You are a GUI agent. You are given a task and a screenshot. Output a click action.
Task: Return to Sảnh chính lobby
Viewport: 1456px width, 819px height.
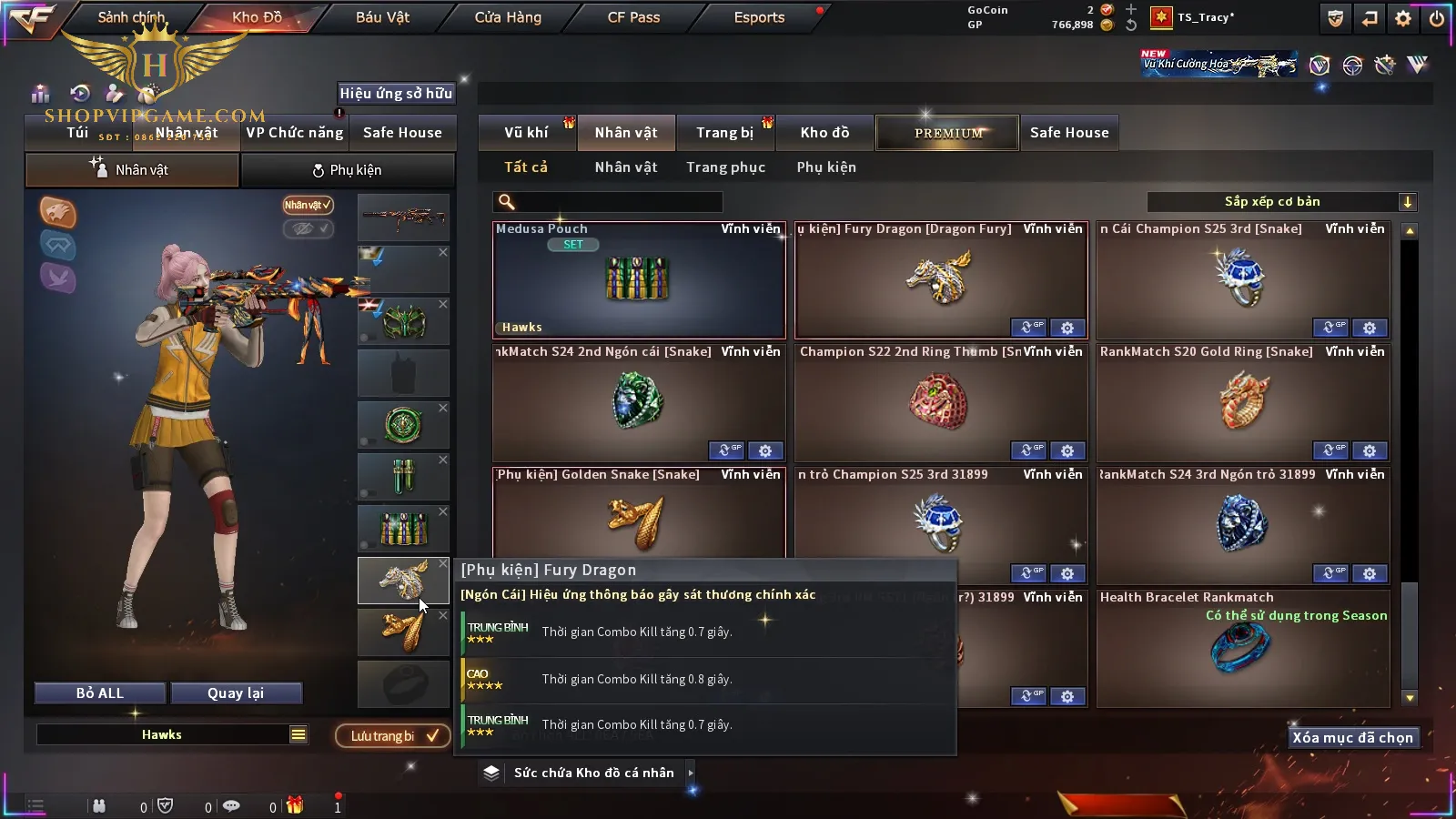[x=131, y=17]
